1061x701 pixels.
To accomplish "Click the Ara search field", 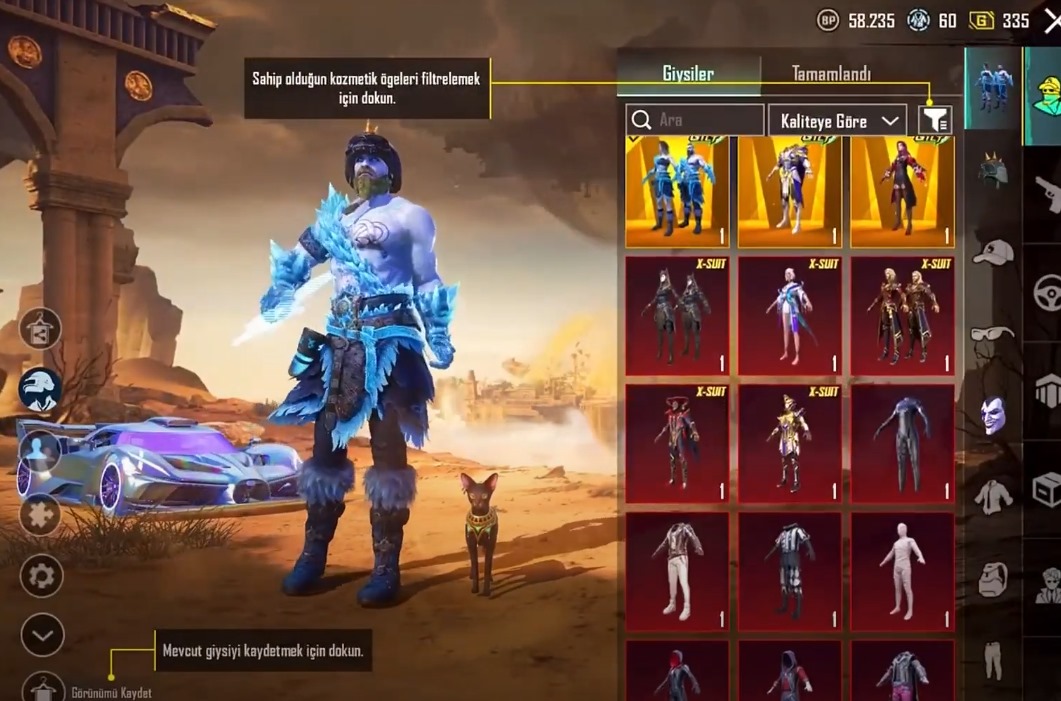I will pos(695,120).
